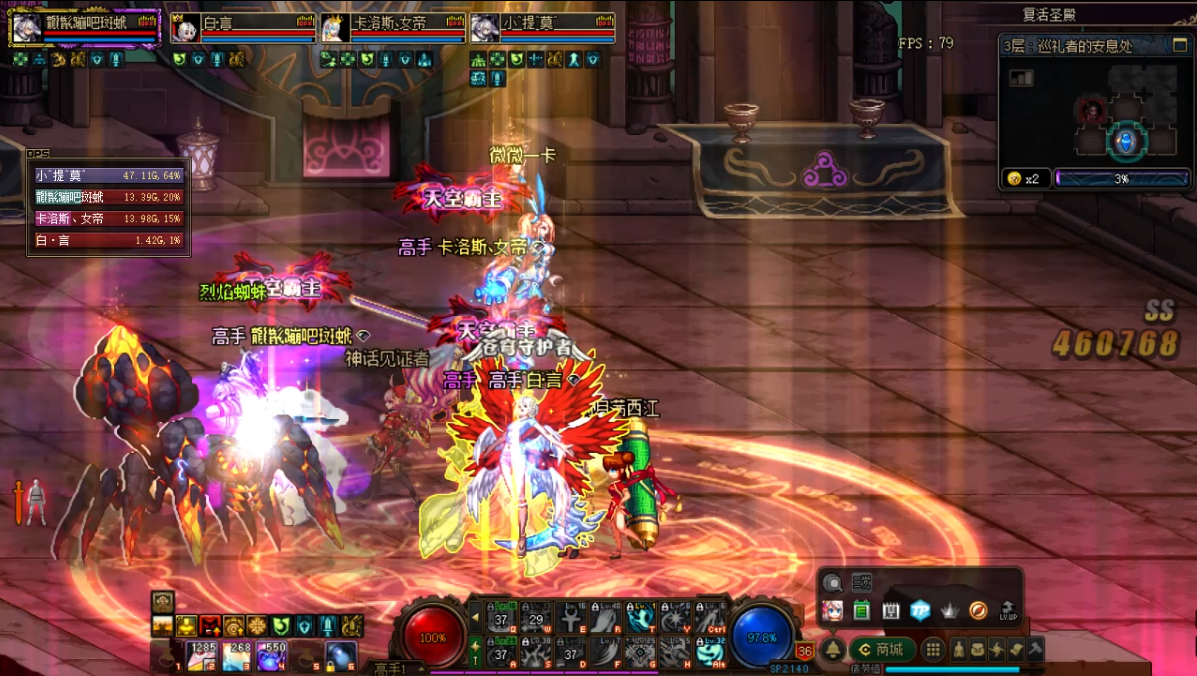Use the consumable slot showing 1285

[x=203, y=657]
